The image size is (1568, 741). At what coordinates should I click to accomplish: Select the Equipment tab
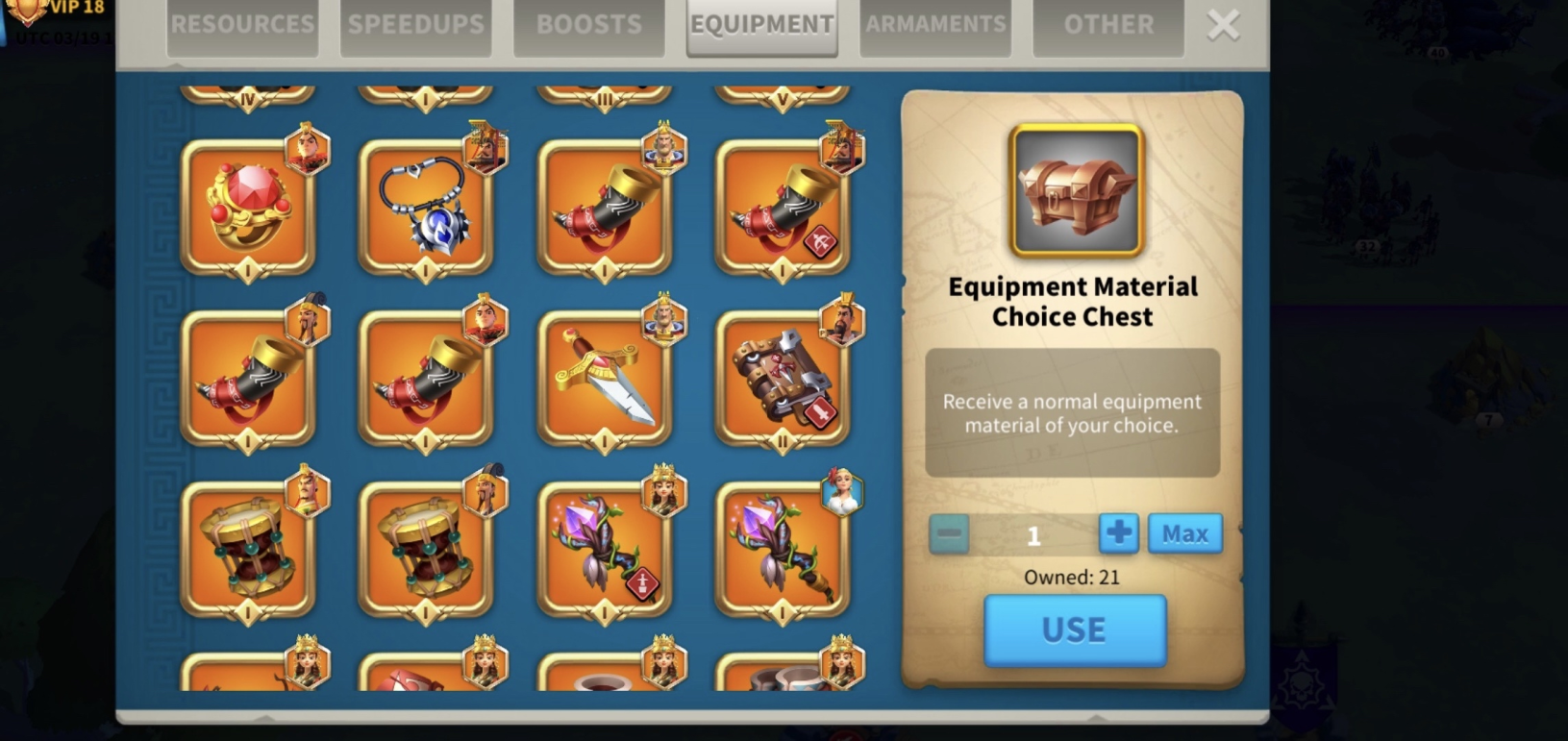[x=761, y=25]
